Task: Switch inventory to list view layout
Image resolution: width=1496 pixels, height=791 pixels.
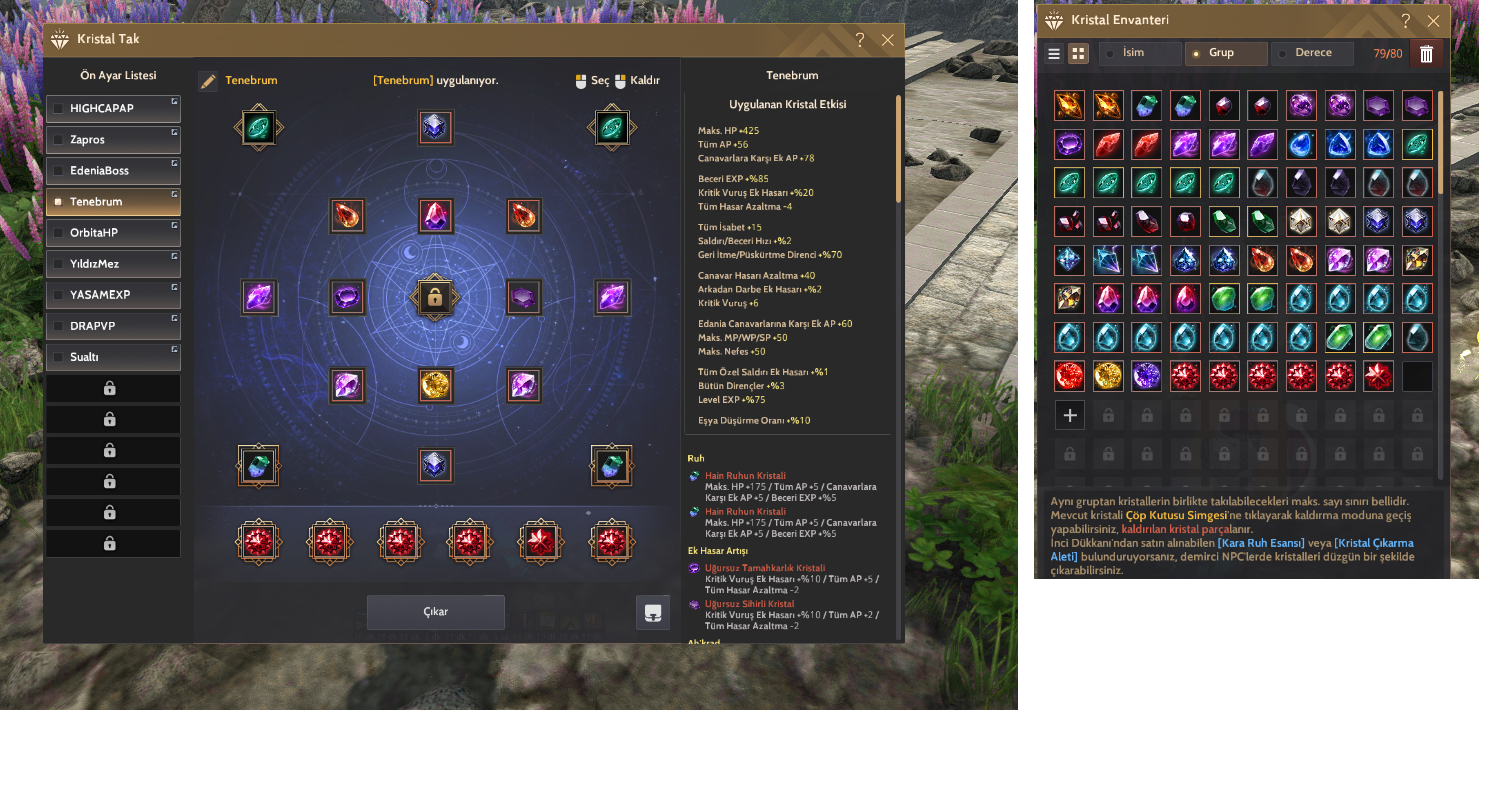Action: (x=1053, y=53)
